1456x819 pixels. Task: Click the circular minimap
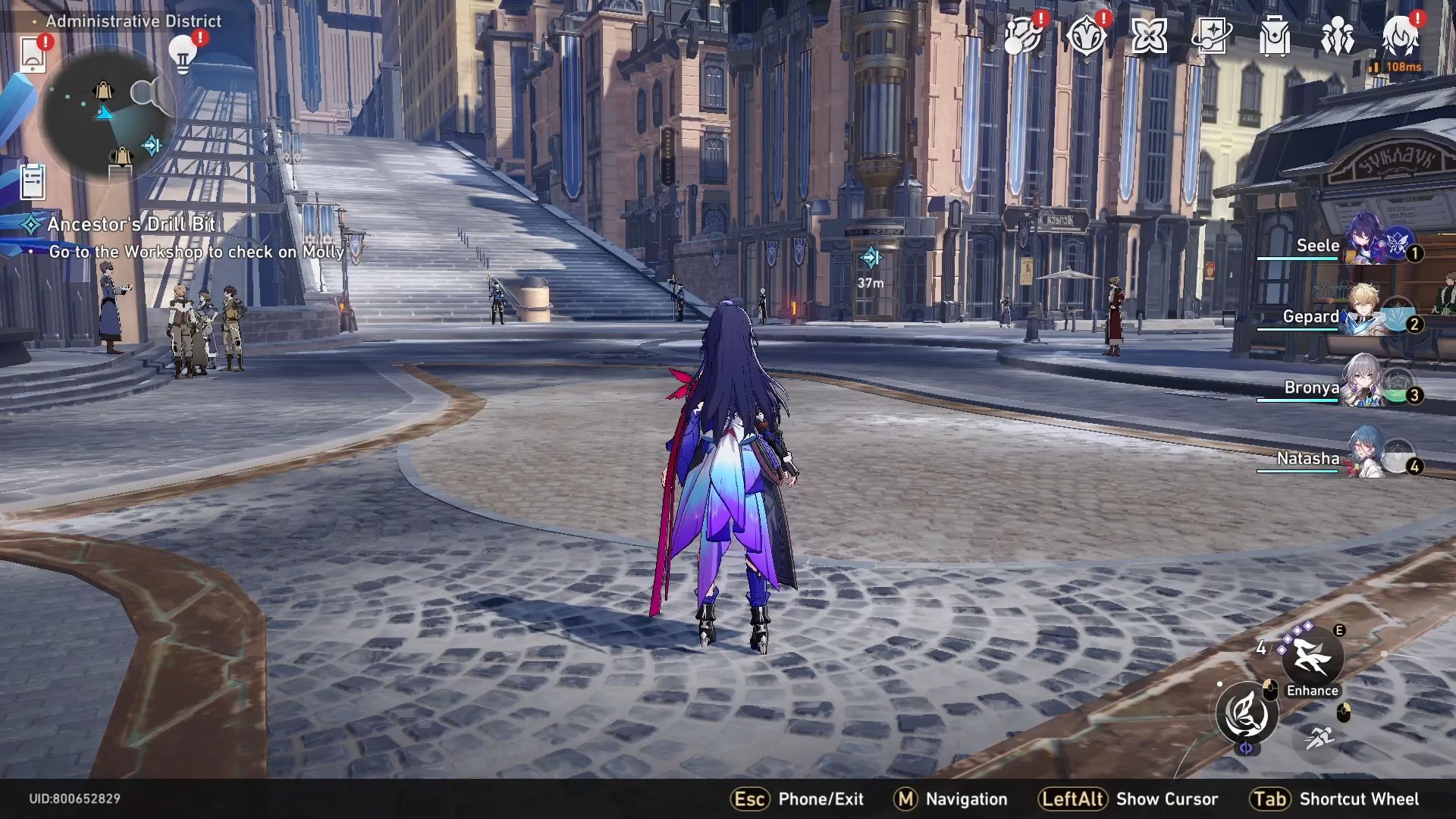(106, 114)
